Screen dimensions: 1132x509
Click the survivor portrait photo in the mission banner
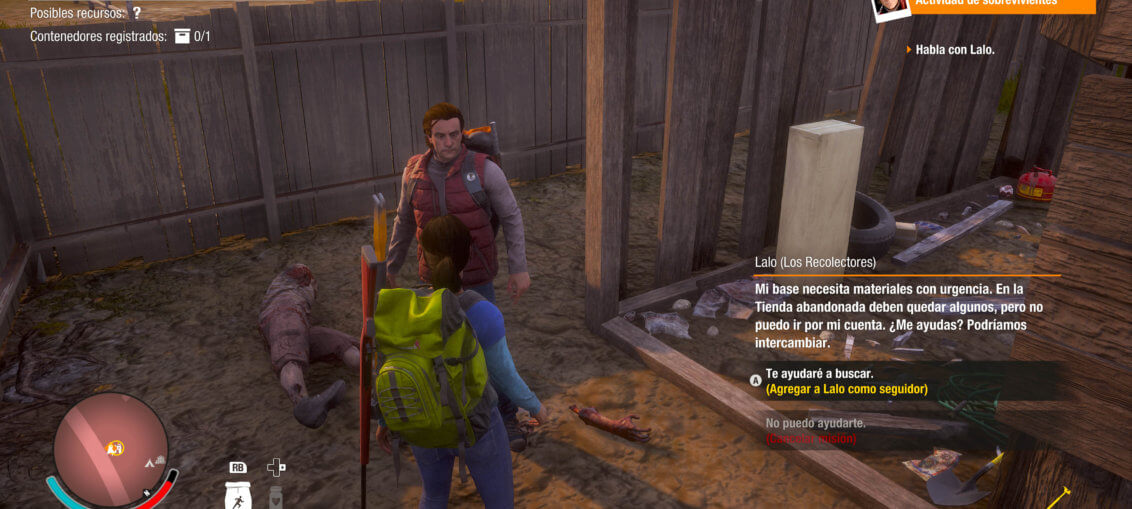[x=890, y=7]
